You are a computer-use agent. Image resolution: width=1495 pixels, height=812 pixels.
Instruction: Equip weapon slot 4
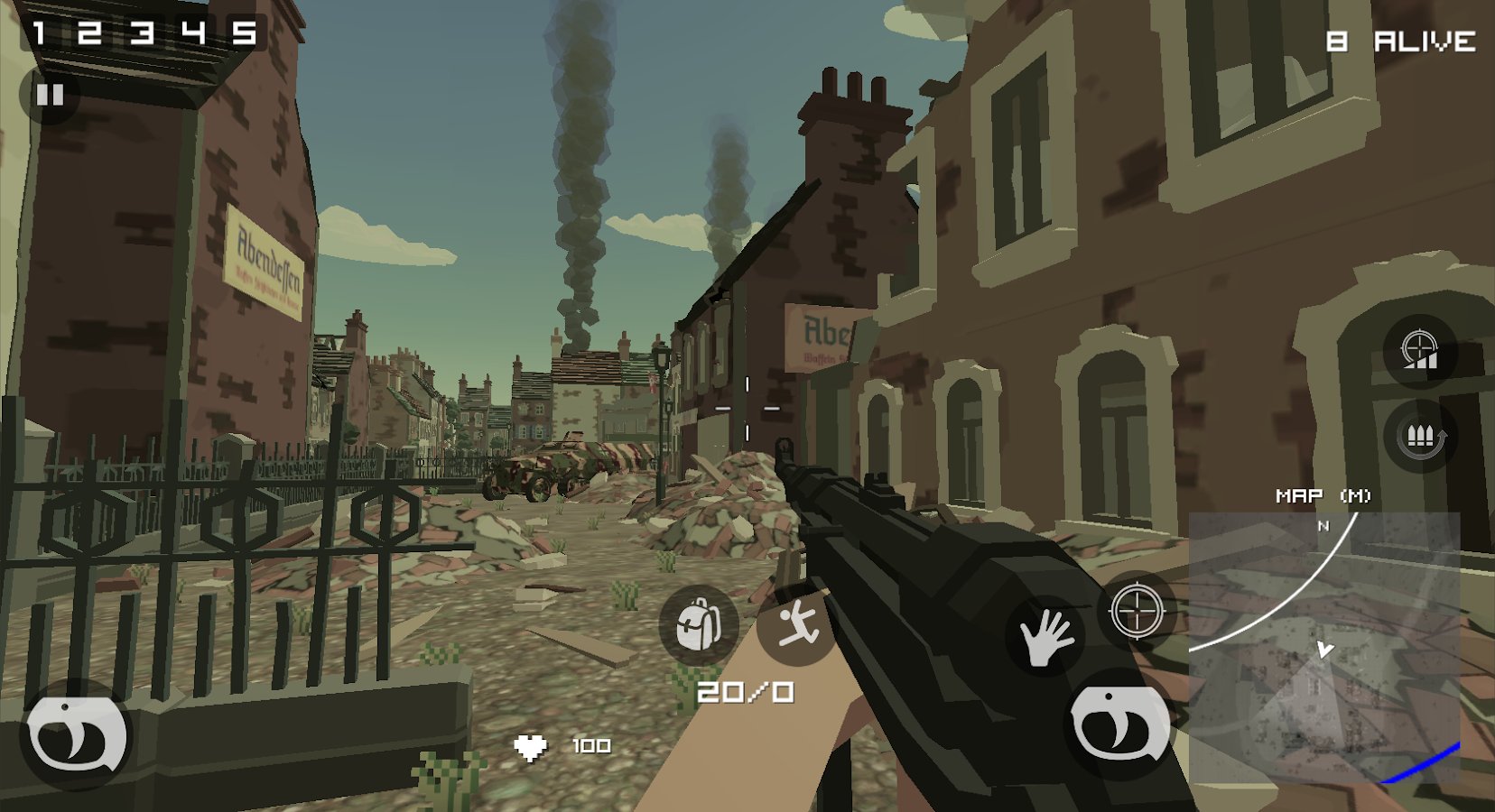click(193, 33)
